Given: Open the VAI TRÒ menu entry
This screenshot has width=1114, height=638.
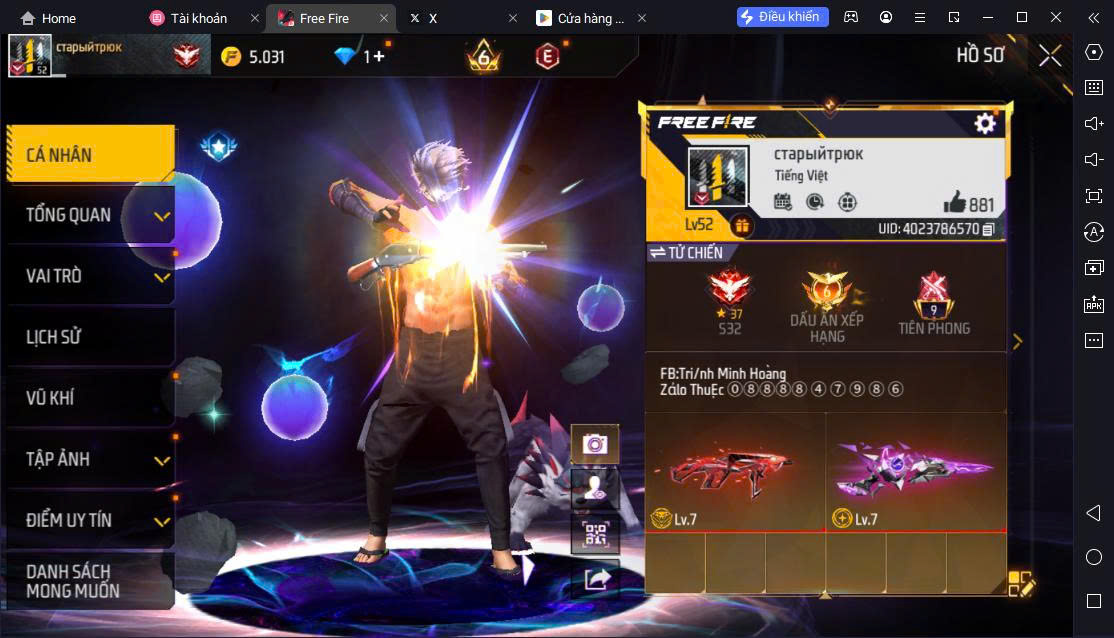Looking at the screenshot, I should click(x=90, y=276).
